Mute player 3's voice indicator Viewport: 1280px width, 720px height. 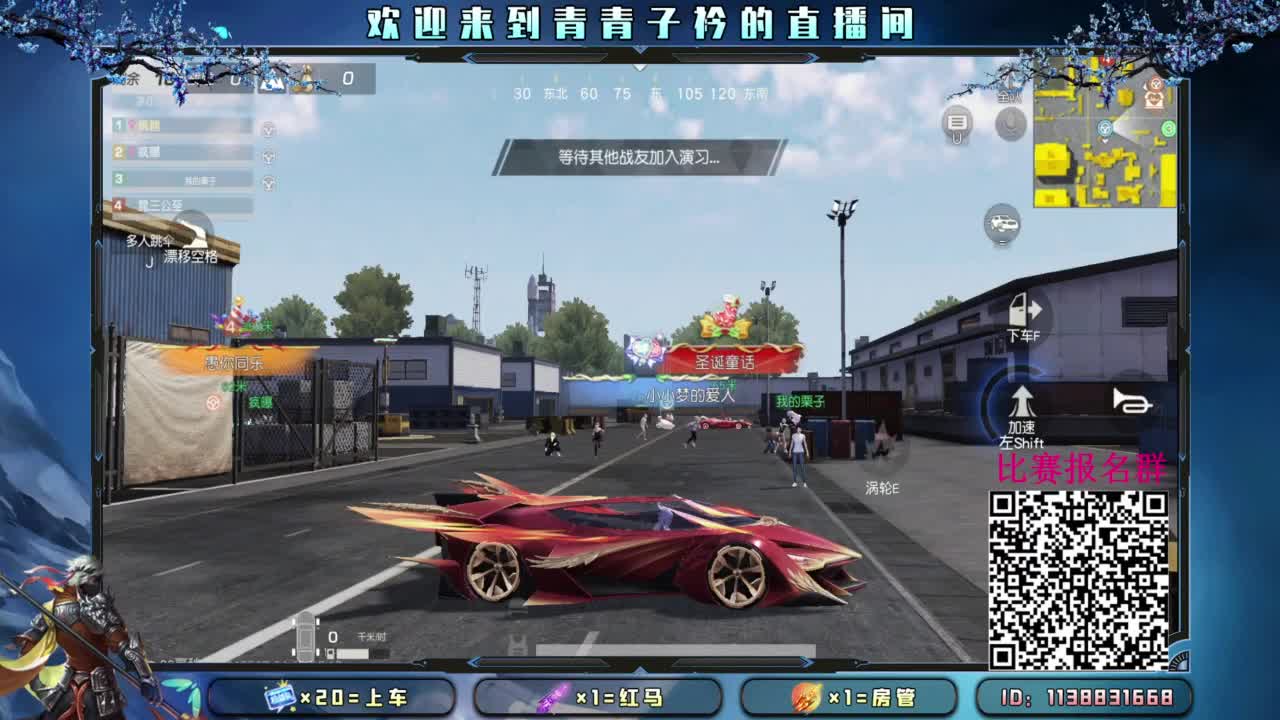coord(268,182)
